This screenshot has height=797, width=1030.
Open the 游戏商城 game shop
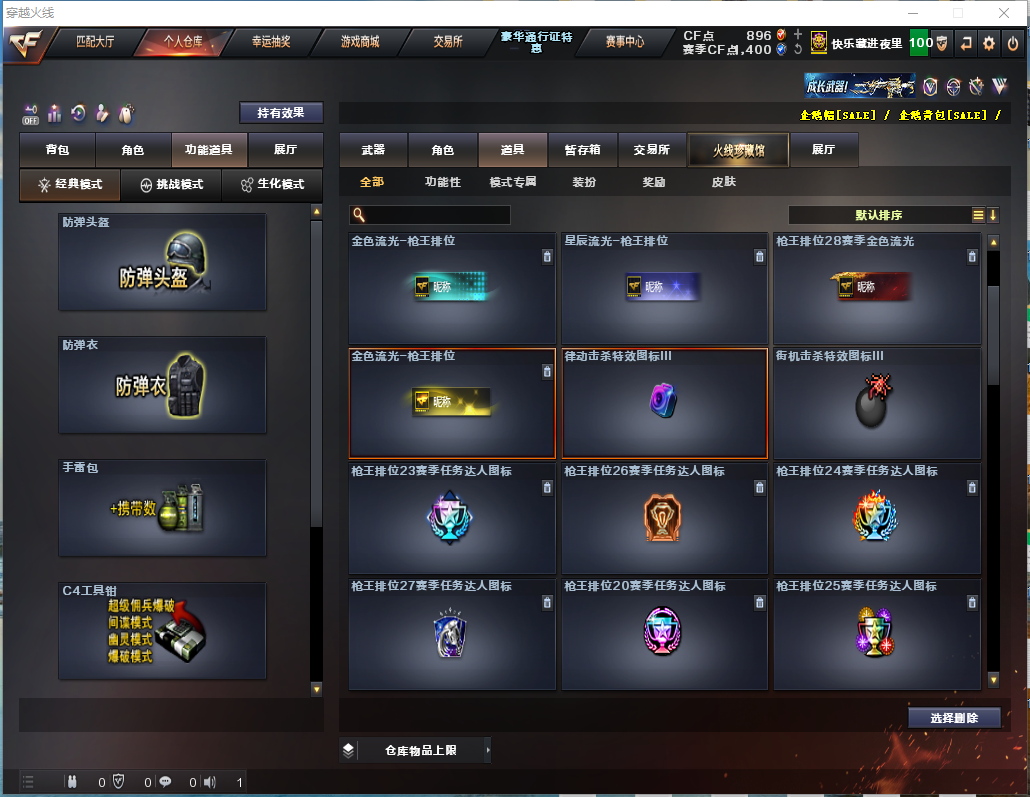tap(359, 42)
